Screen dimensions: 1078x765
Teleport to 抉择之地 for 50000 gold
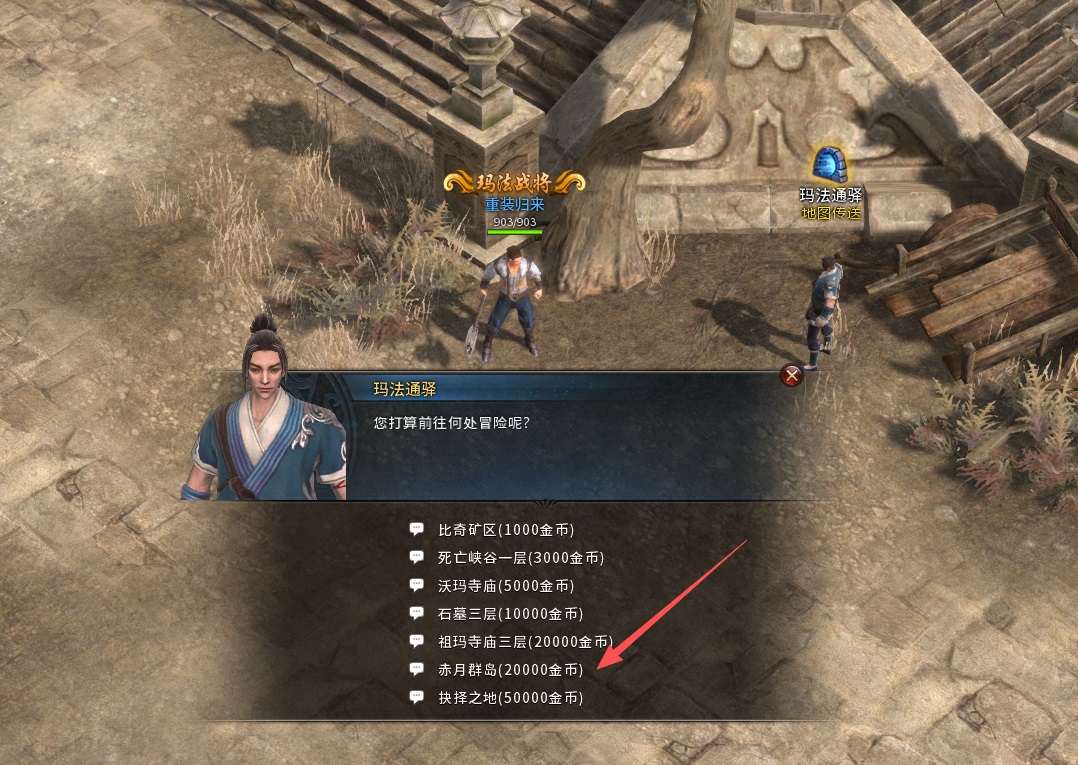(510, 697)
